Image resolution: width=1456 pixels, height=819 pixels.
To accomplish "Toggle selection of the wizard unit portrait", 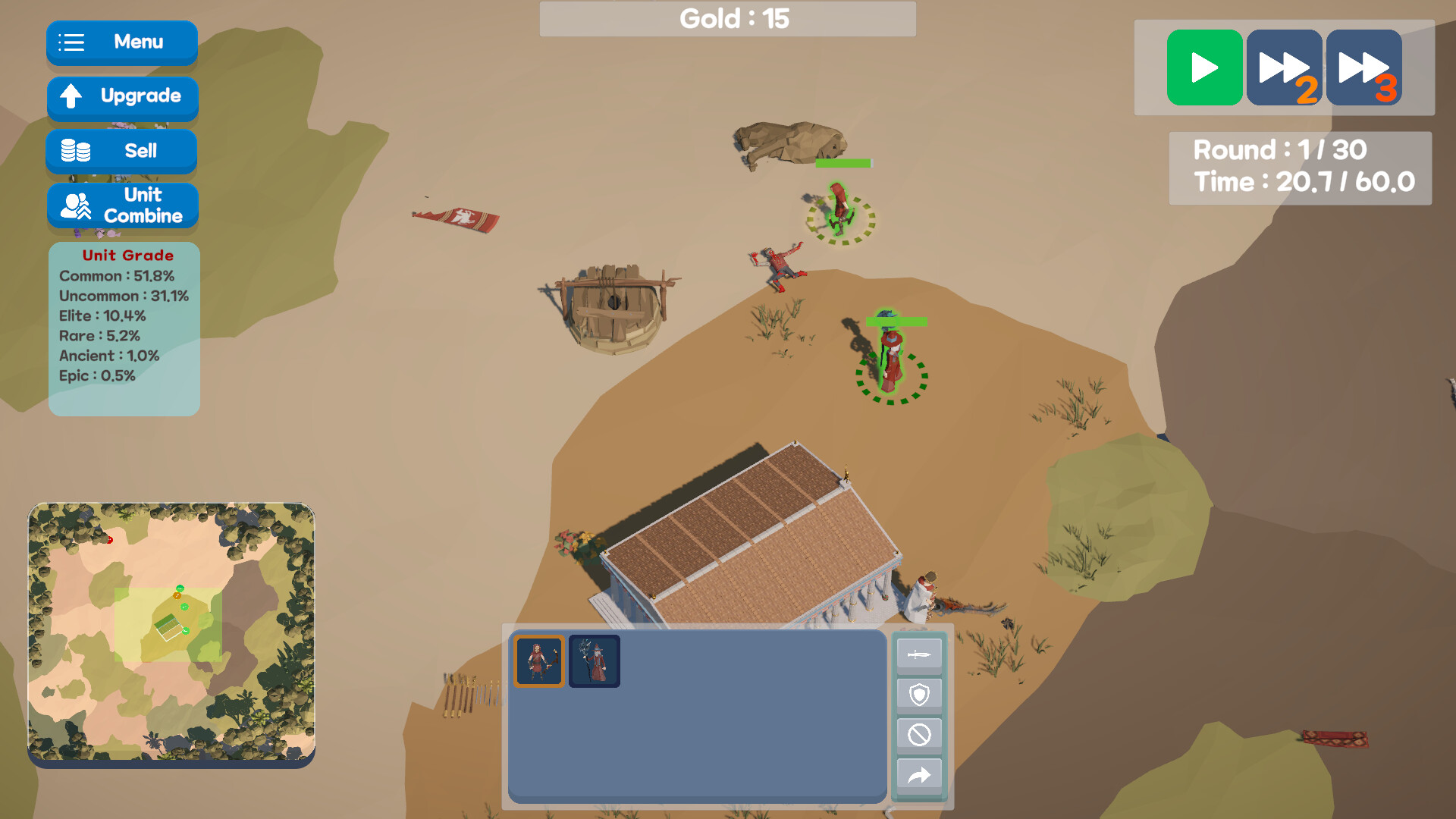I will [x=595, y=660].
